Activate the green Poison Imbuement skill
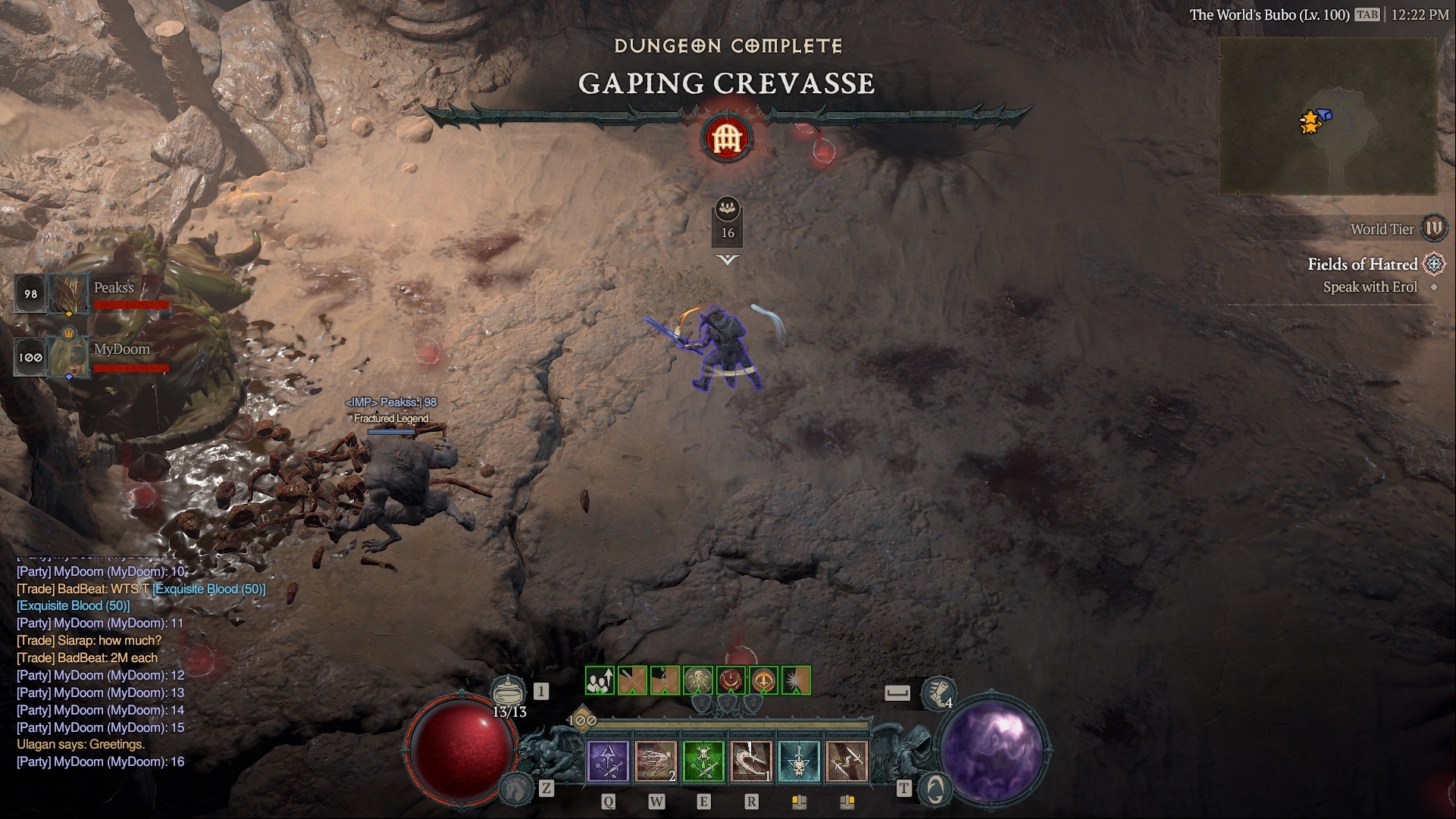Viewport: 1456px width, 819px height. (x=703, y=761)
